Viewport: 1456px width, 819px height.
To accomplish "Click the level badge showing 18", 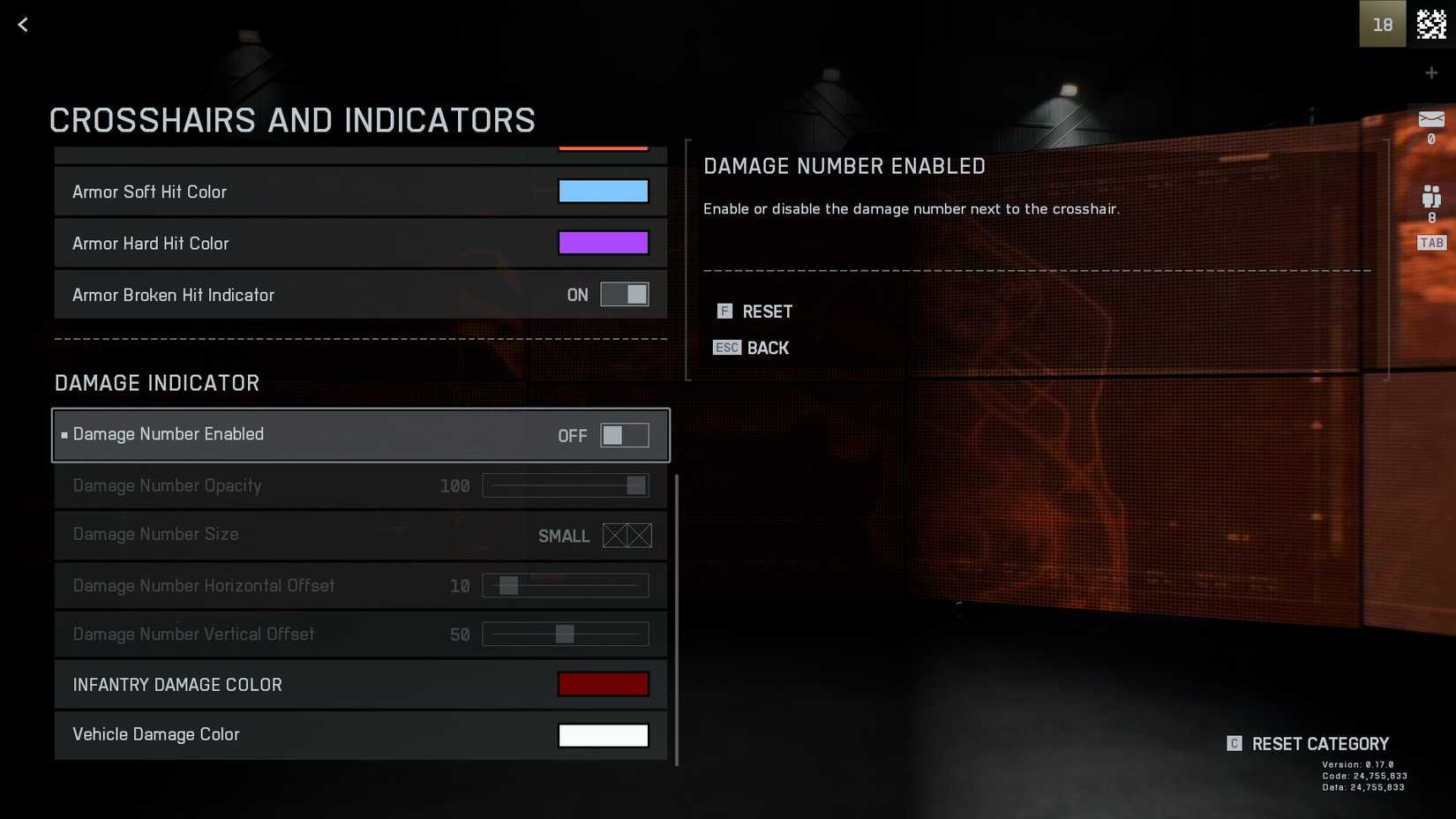I will tap(1382, 24).
